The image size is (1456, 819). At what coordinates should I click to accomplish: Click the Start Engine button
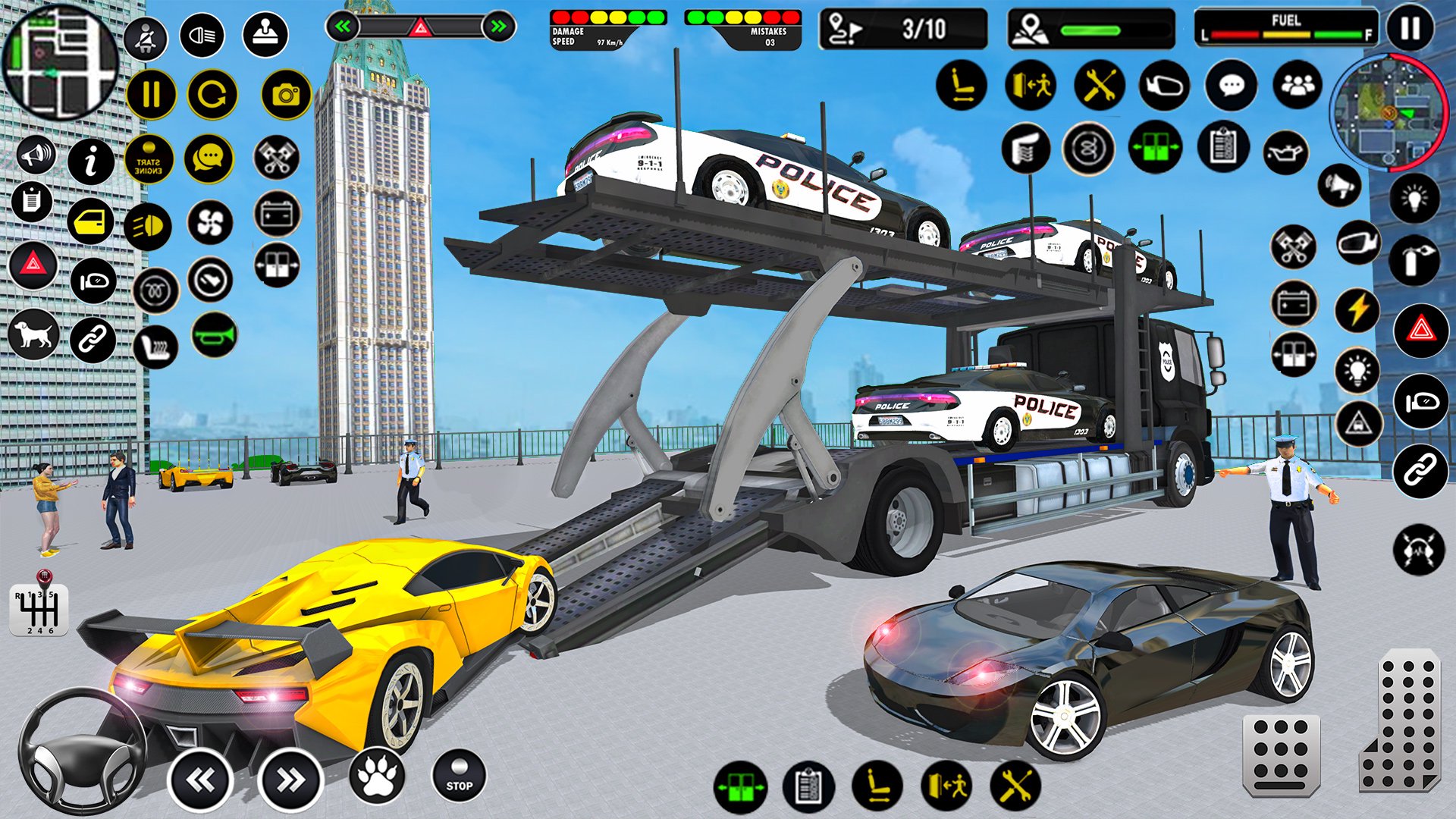[149, 160]
